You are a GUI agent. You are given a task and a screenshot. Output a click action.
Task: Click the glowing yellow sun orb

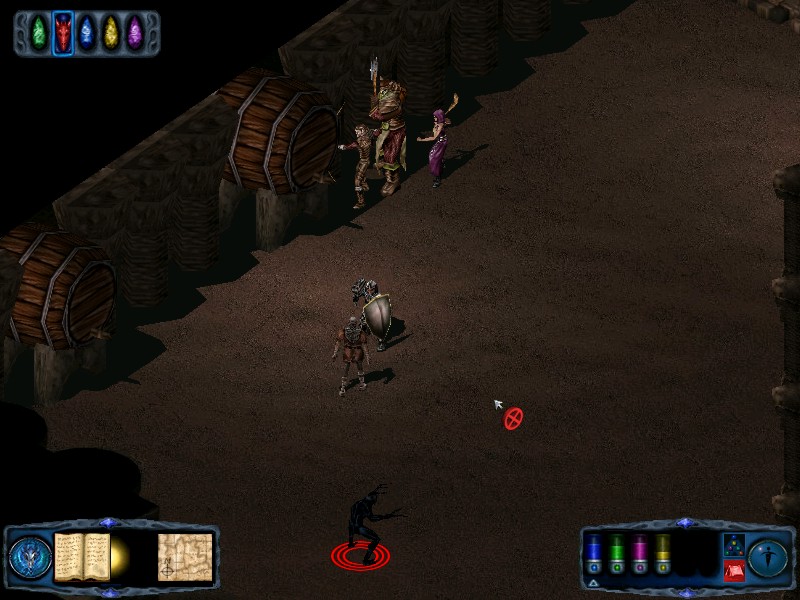(121, 555)
